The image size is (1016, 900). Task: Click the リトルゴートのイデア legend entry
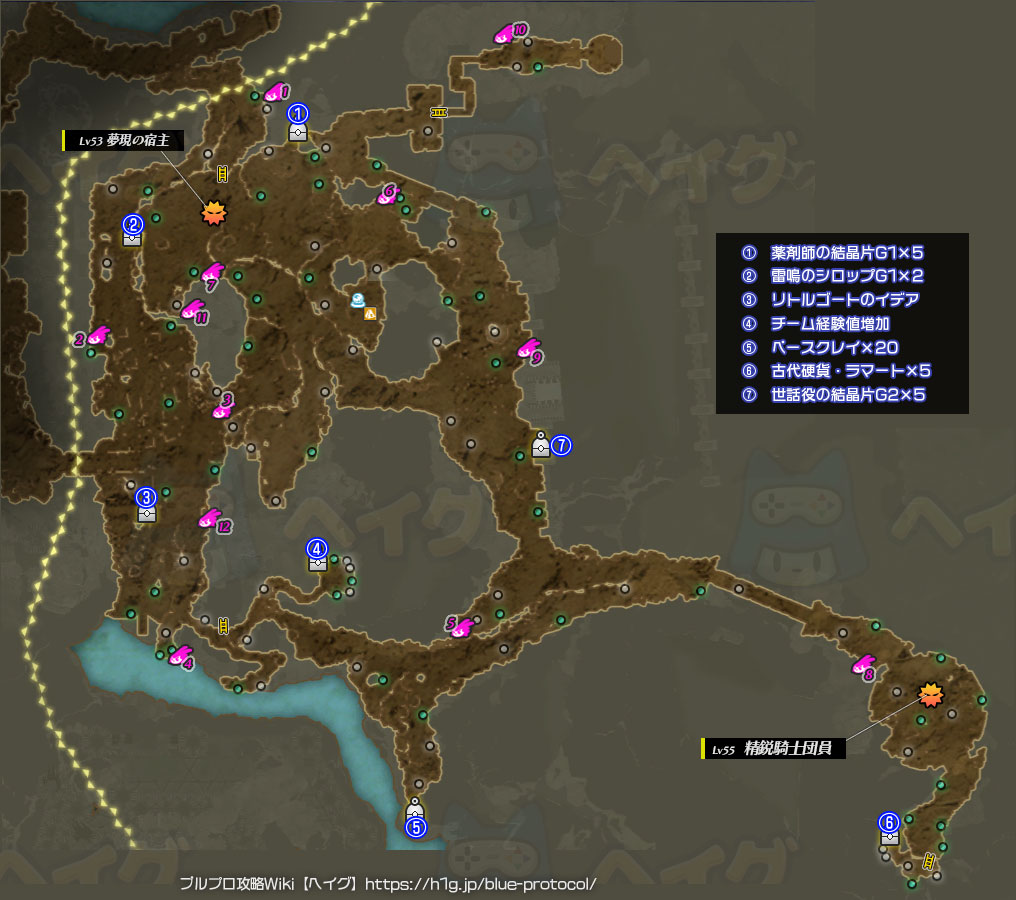(x=844, y=300)
